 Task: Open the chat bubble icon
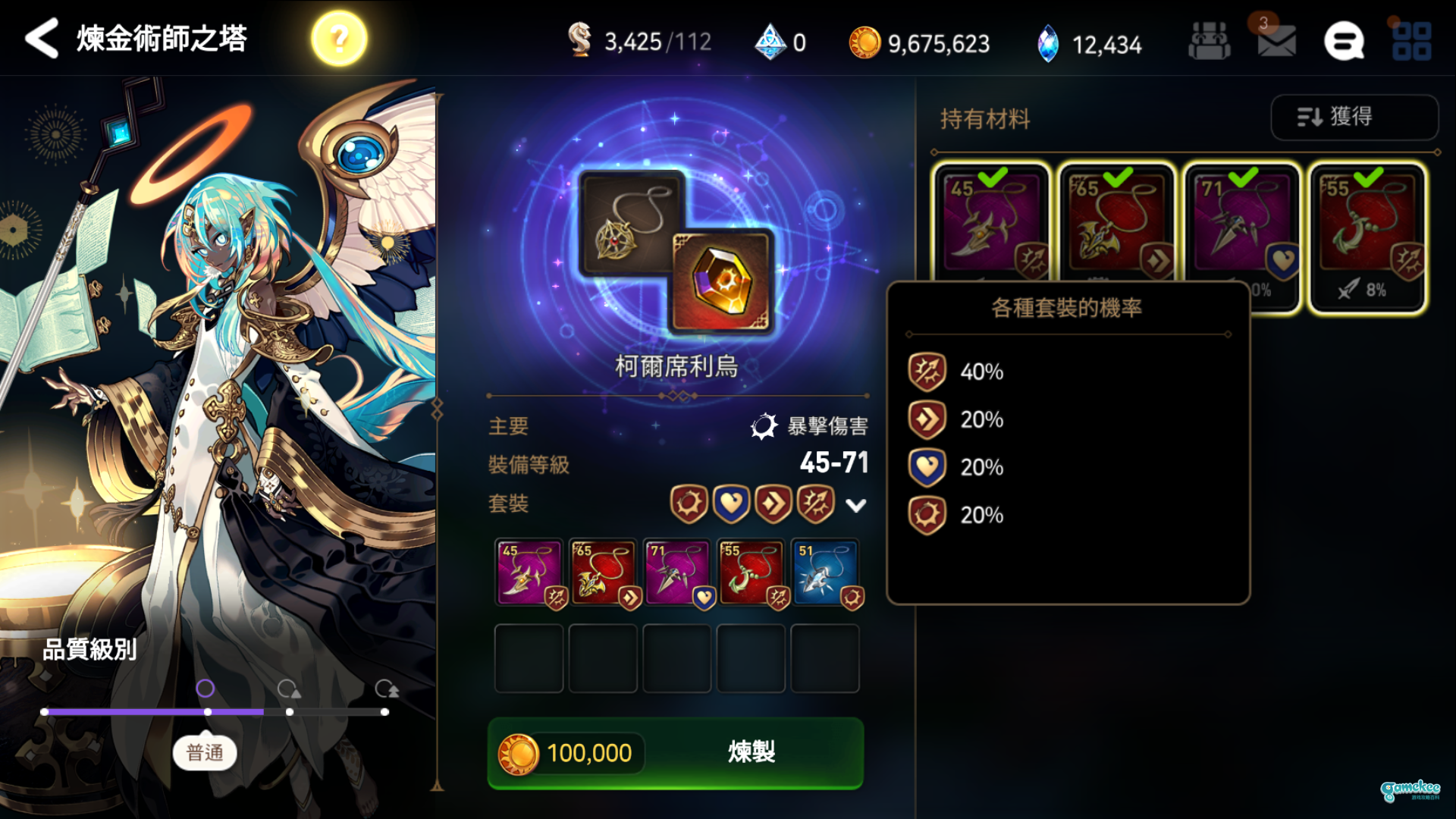[x=1345, y=41]
